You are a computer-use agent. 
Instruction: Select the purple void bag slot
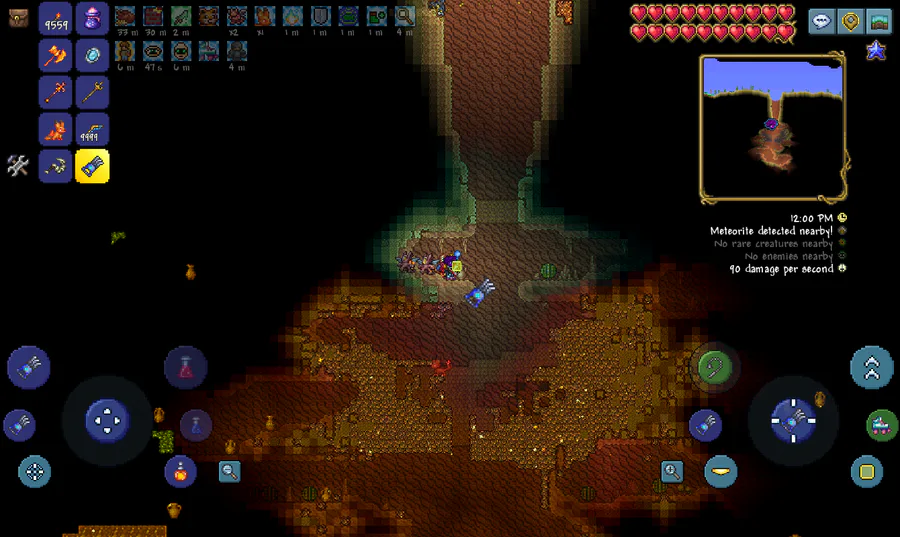92,19
